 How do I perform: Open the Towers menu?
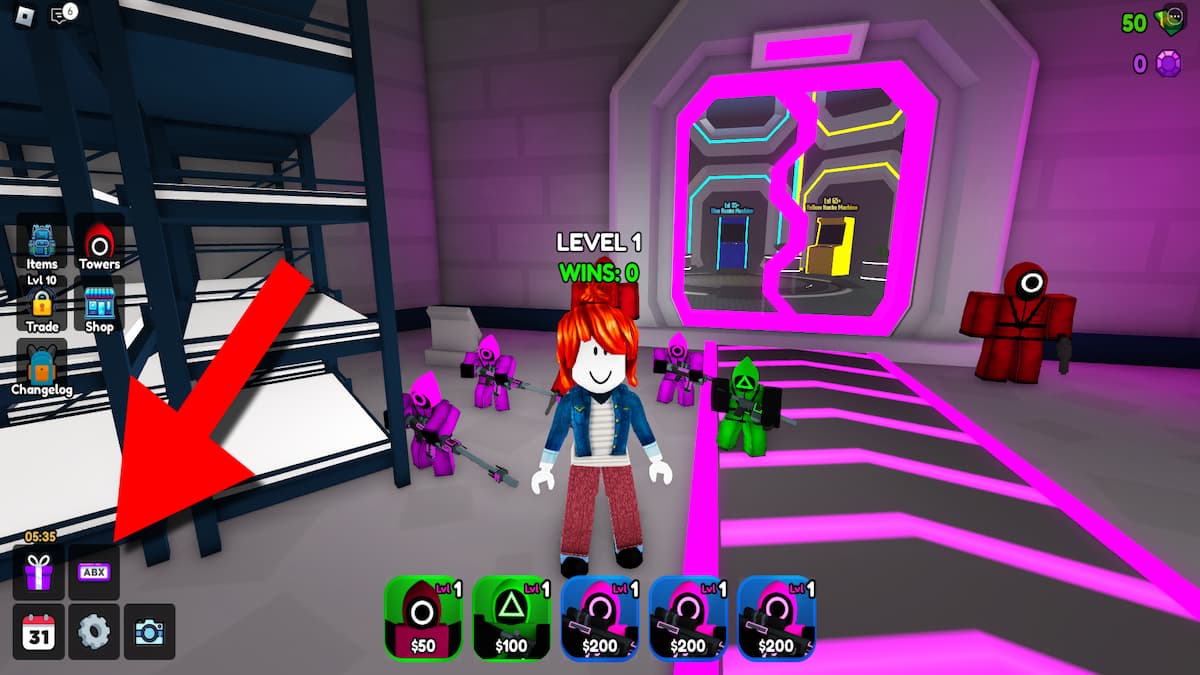pyautogui.click(x=99, y=245)
